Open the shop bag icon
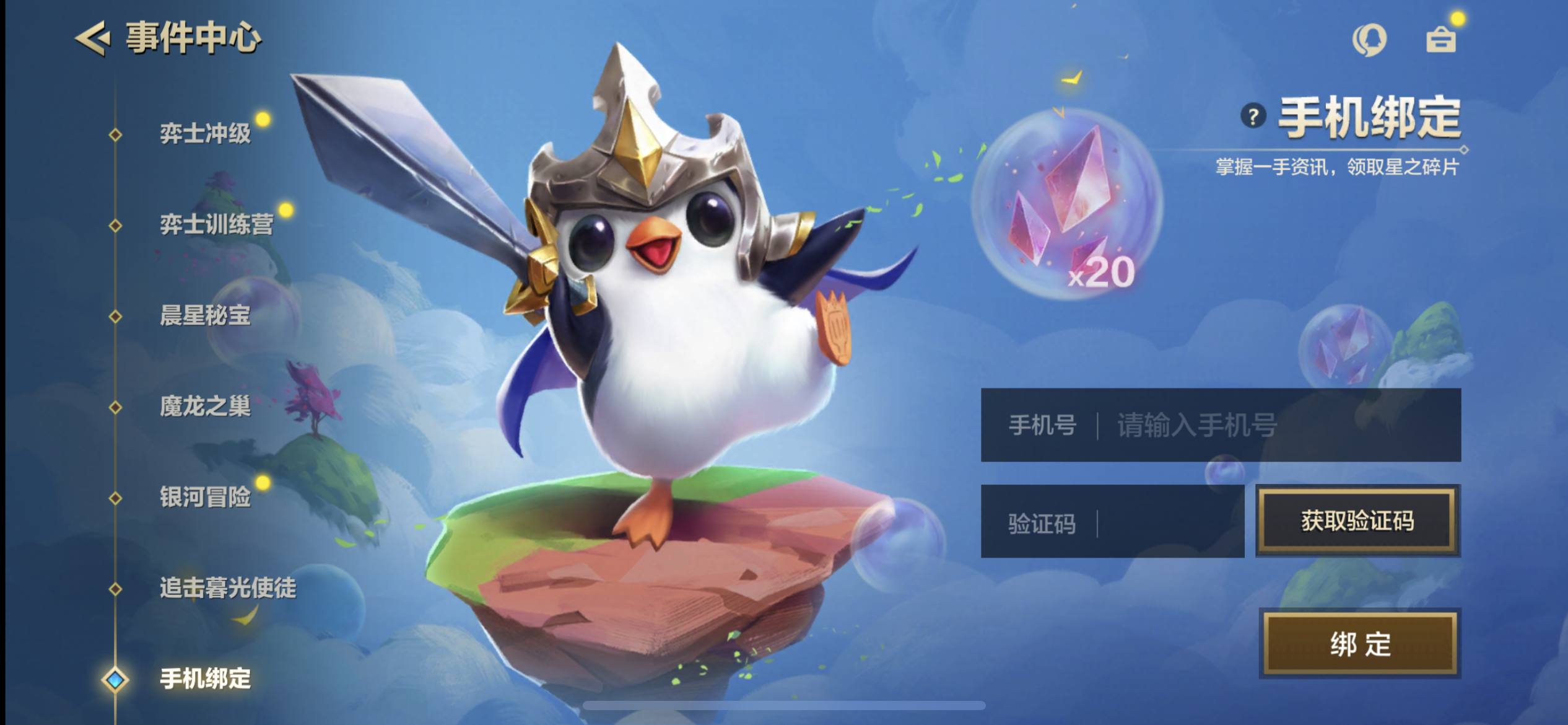The image size is (1568, 725). 1440,40
